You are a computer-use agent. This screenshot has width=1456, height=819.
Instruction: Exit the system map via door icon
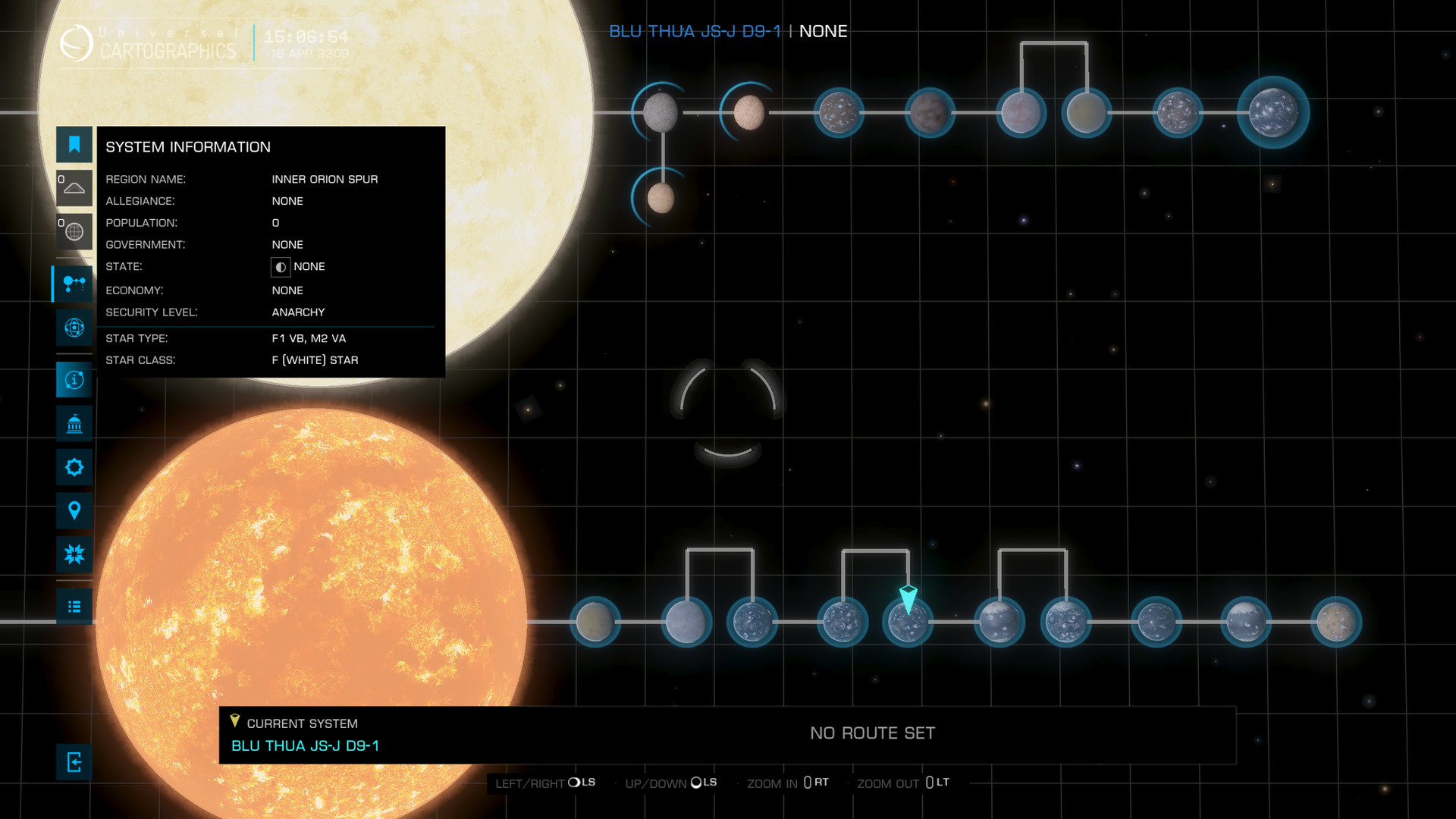click(74, 762)
